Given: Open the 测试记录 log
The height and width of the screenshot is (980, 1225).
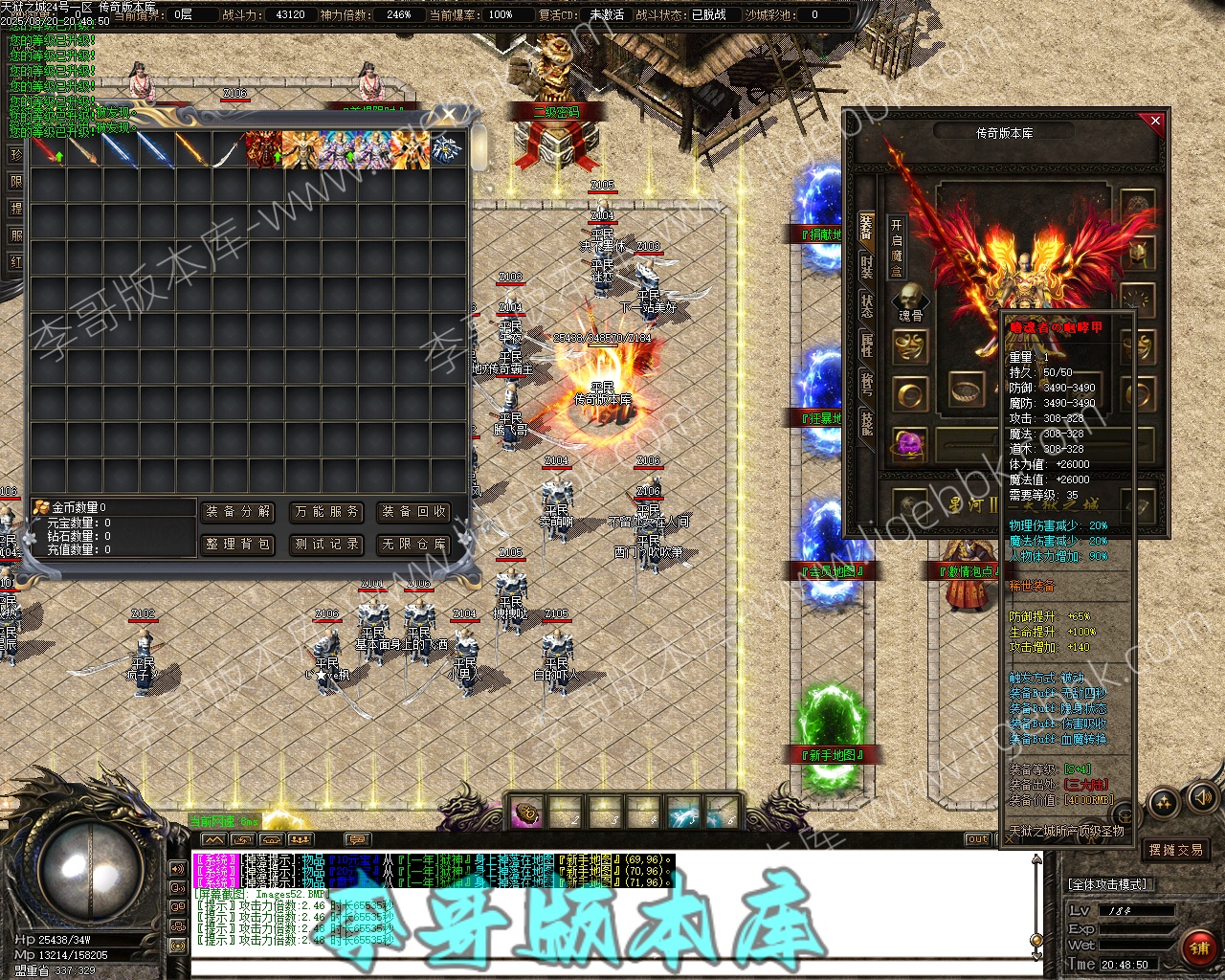Looking at the screenshot, I should [x=327, y=545].
